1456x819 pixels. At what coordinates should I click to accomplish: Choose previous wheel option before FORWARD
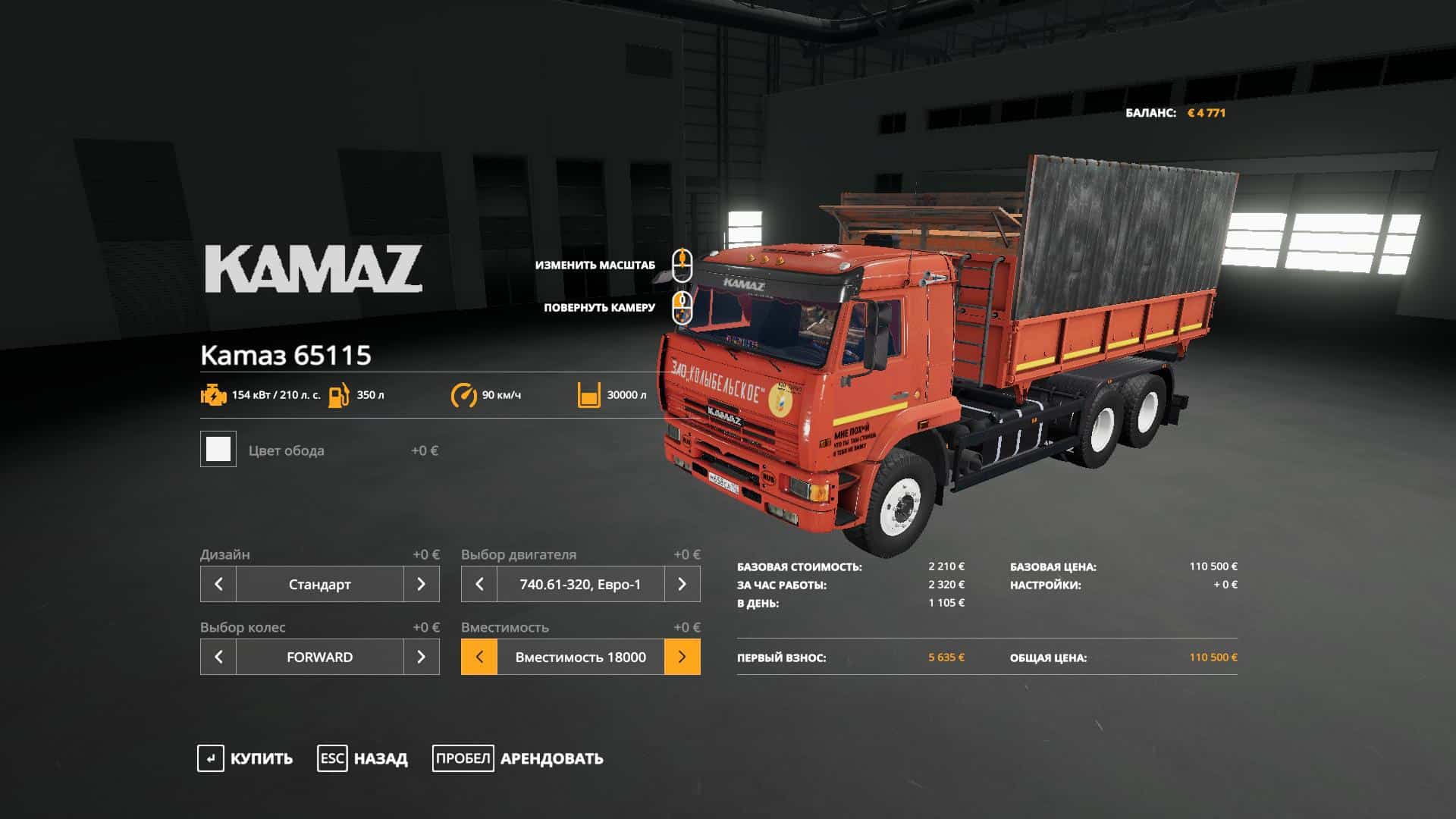[218, 657]
